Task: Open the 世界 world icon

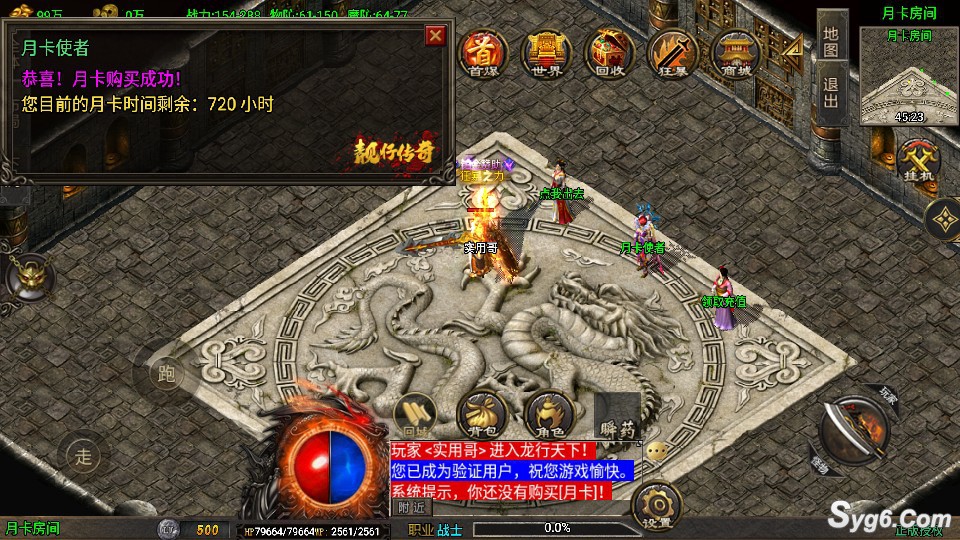Action: click(544, 53)
